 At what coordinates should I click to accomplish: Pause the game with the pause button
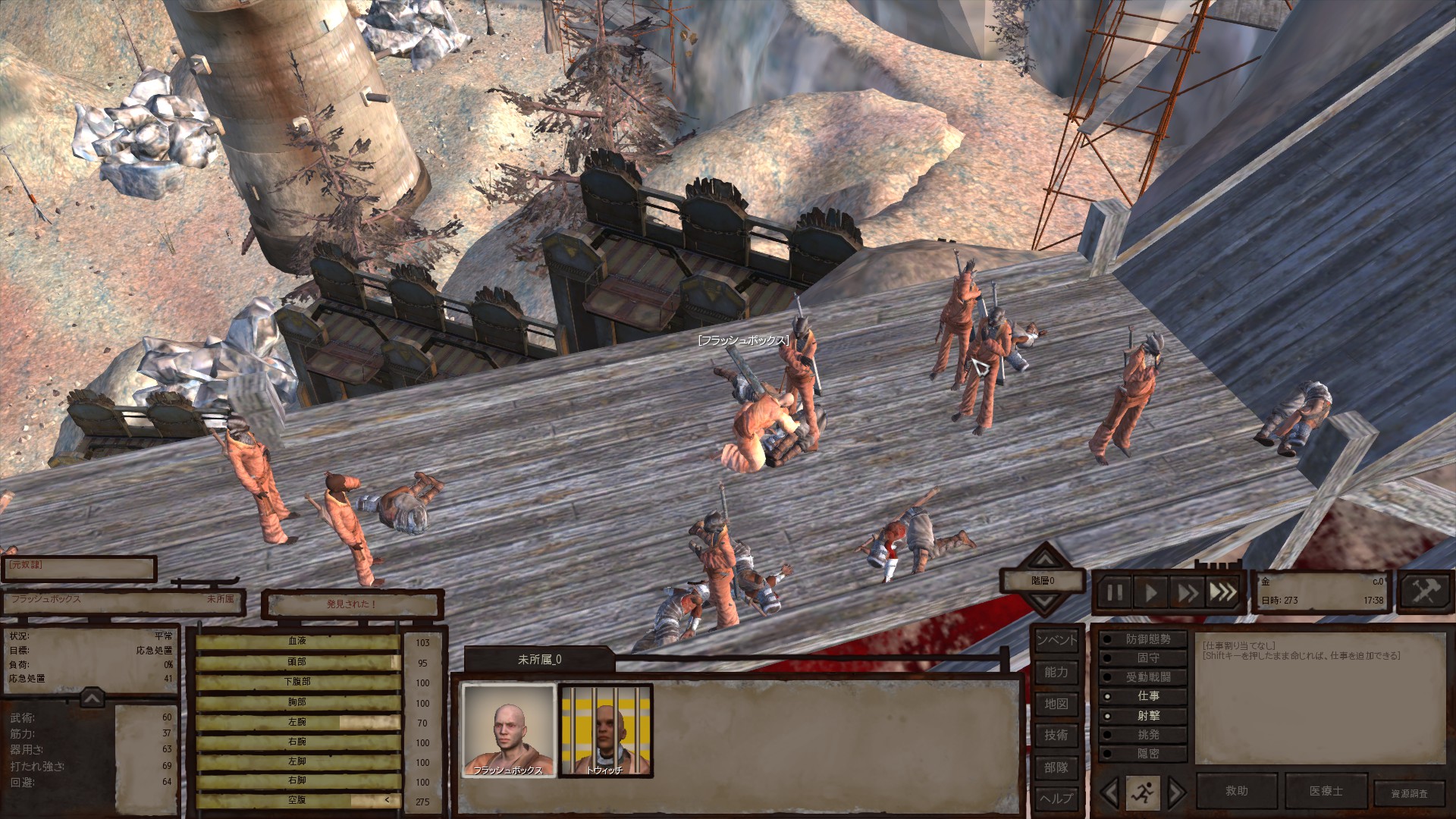(x=1115, y=591)
